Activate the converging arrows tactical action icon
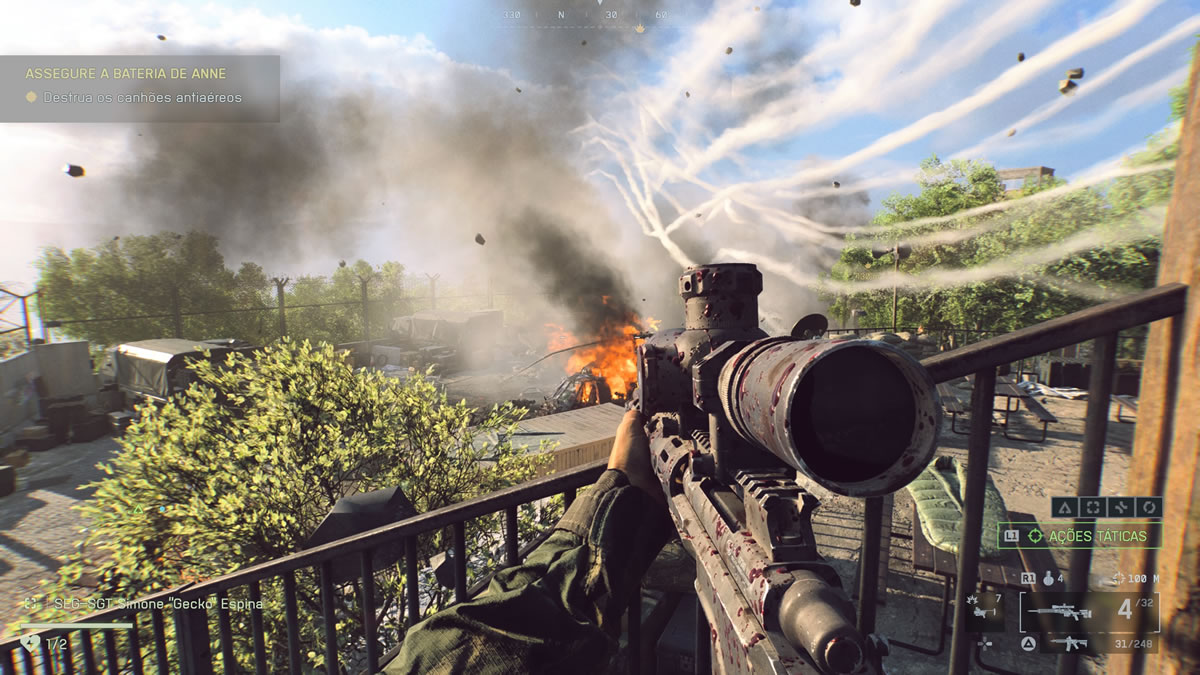Viewport: 1200px width, 675px height. point(1121,507)
